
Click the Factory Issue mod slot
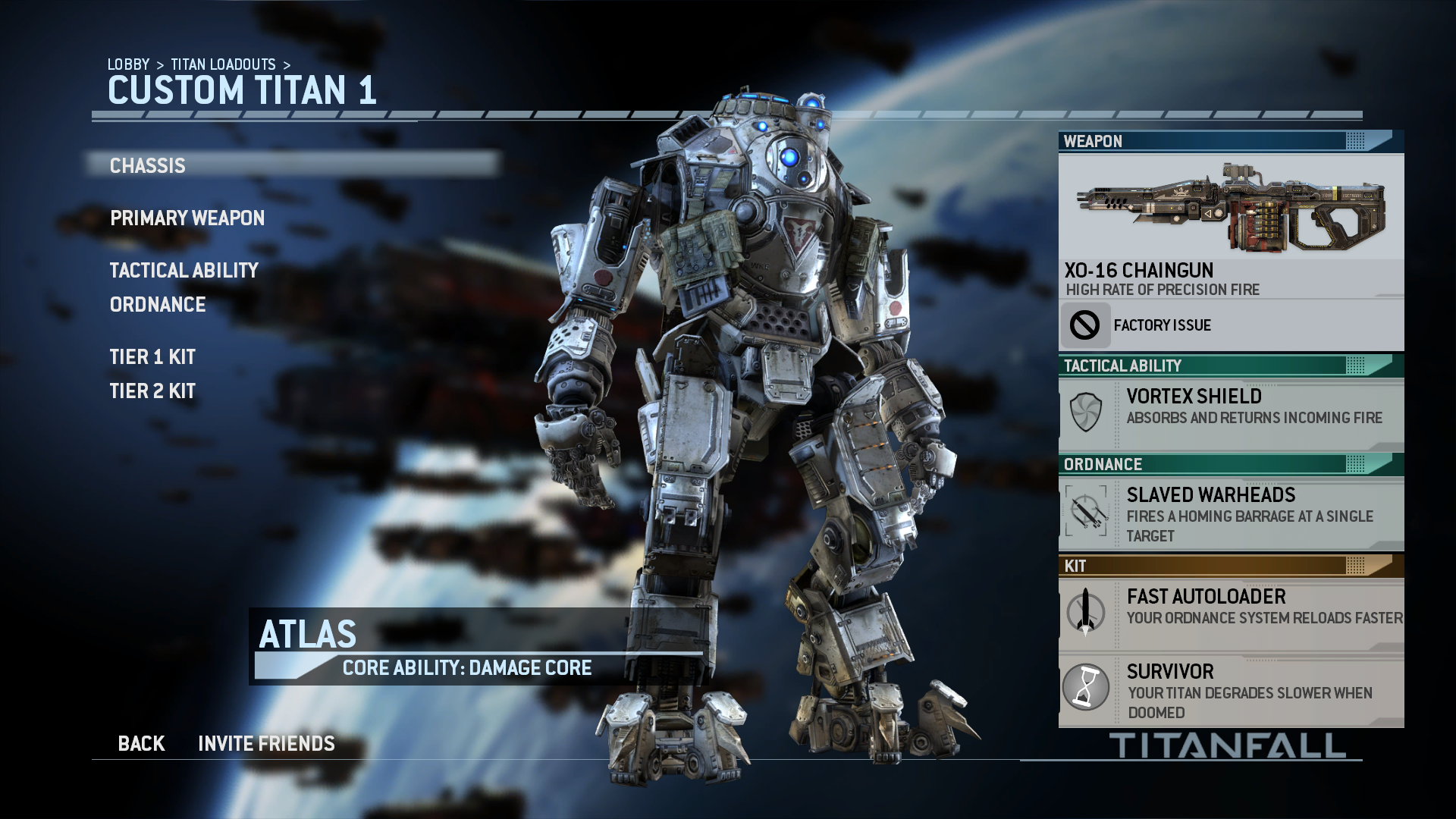click(x=1230, y=325)
